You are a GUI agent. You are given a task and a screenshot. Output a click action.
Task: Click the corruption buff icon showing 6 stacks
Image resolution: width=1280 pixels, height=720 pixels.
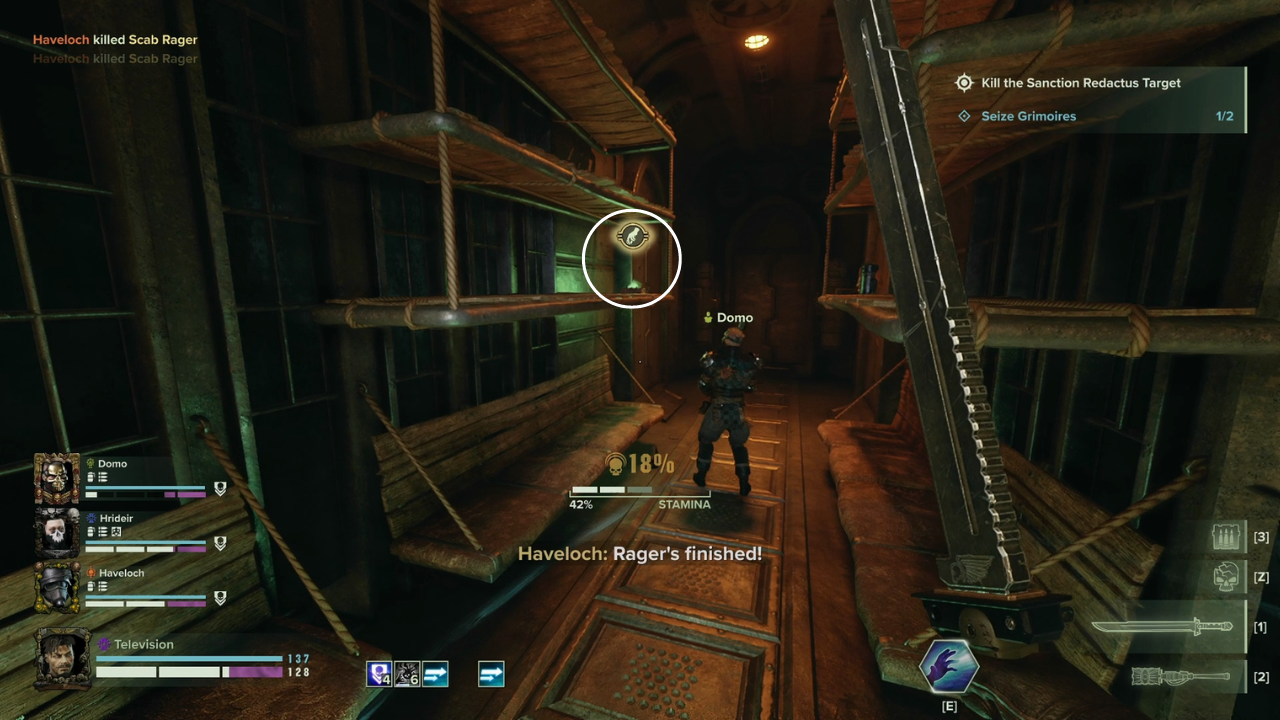tap(408, 673)
